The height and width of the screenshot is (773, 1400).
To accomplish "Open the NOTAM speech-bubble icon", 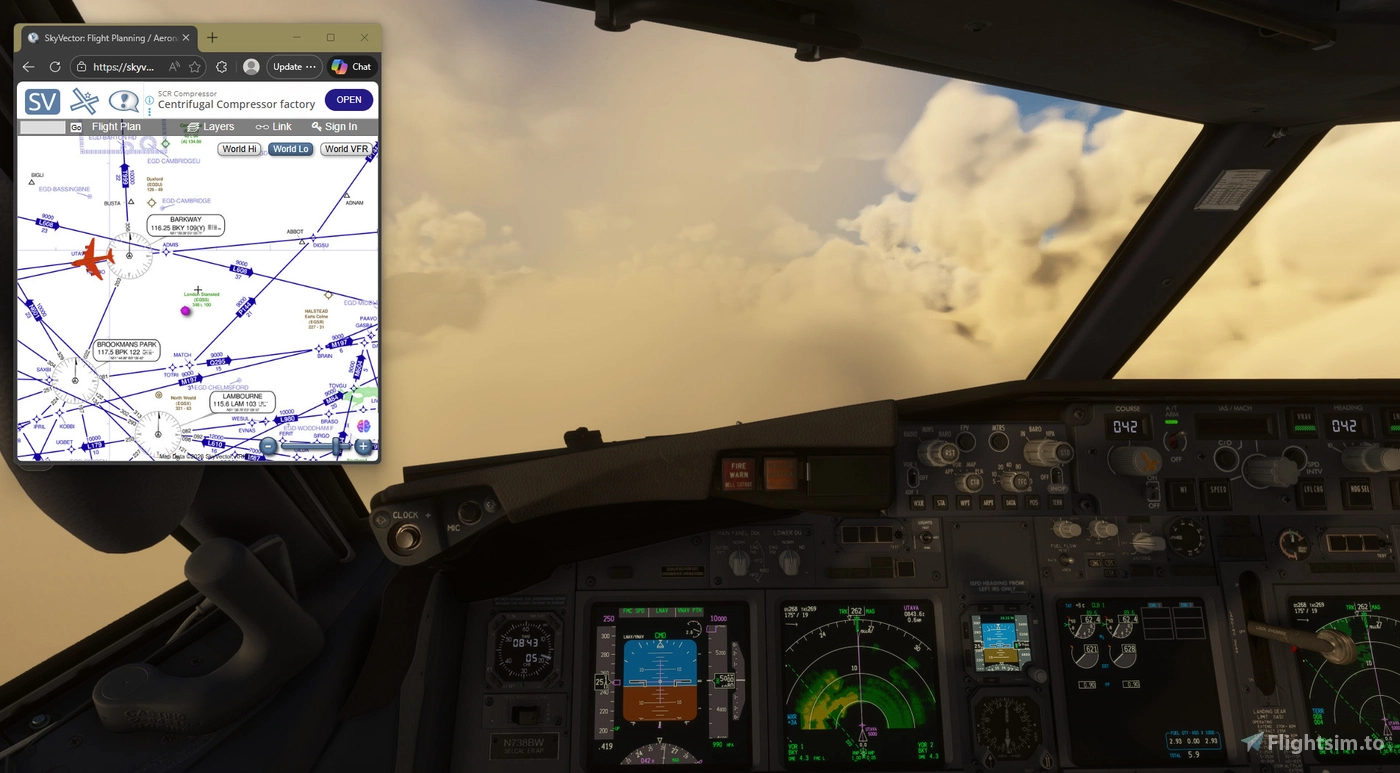I will 123,101.
